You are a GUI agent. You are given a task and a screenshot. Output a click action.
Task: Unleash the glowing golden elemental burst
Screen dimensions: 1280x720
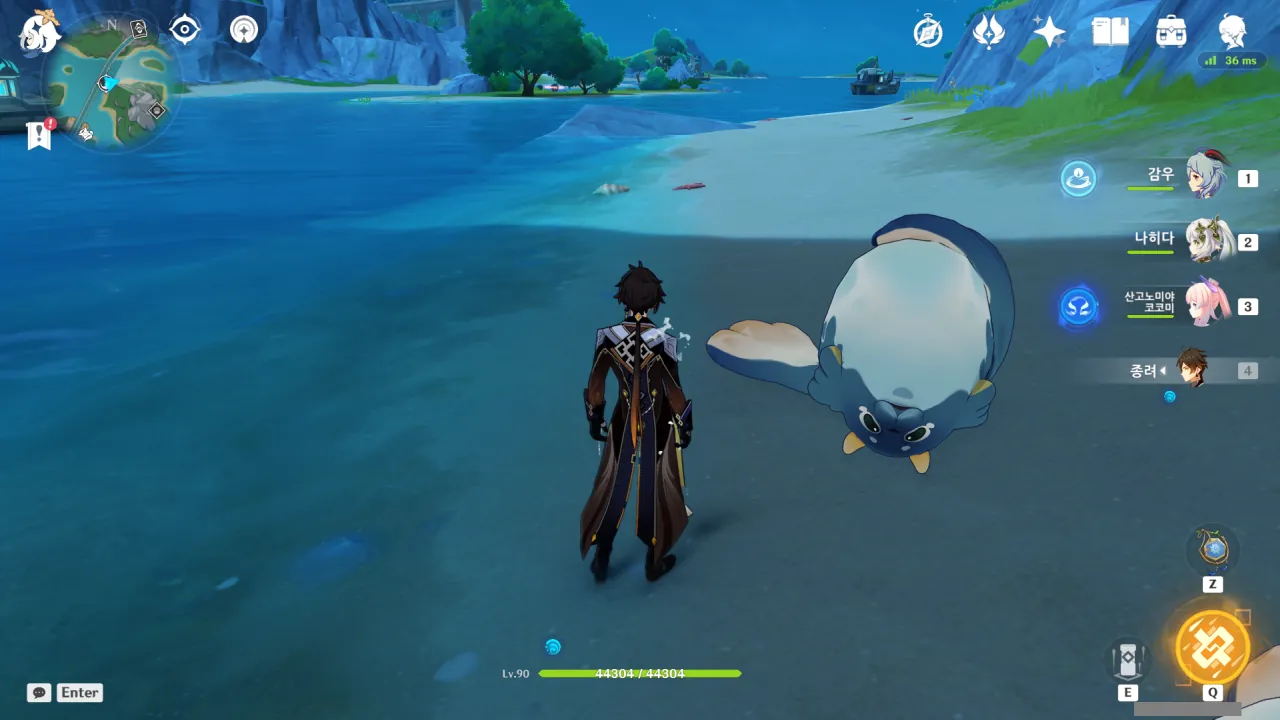click(x=1212, y=647)
